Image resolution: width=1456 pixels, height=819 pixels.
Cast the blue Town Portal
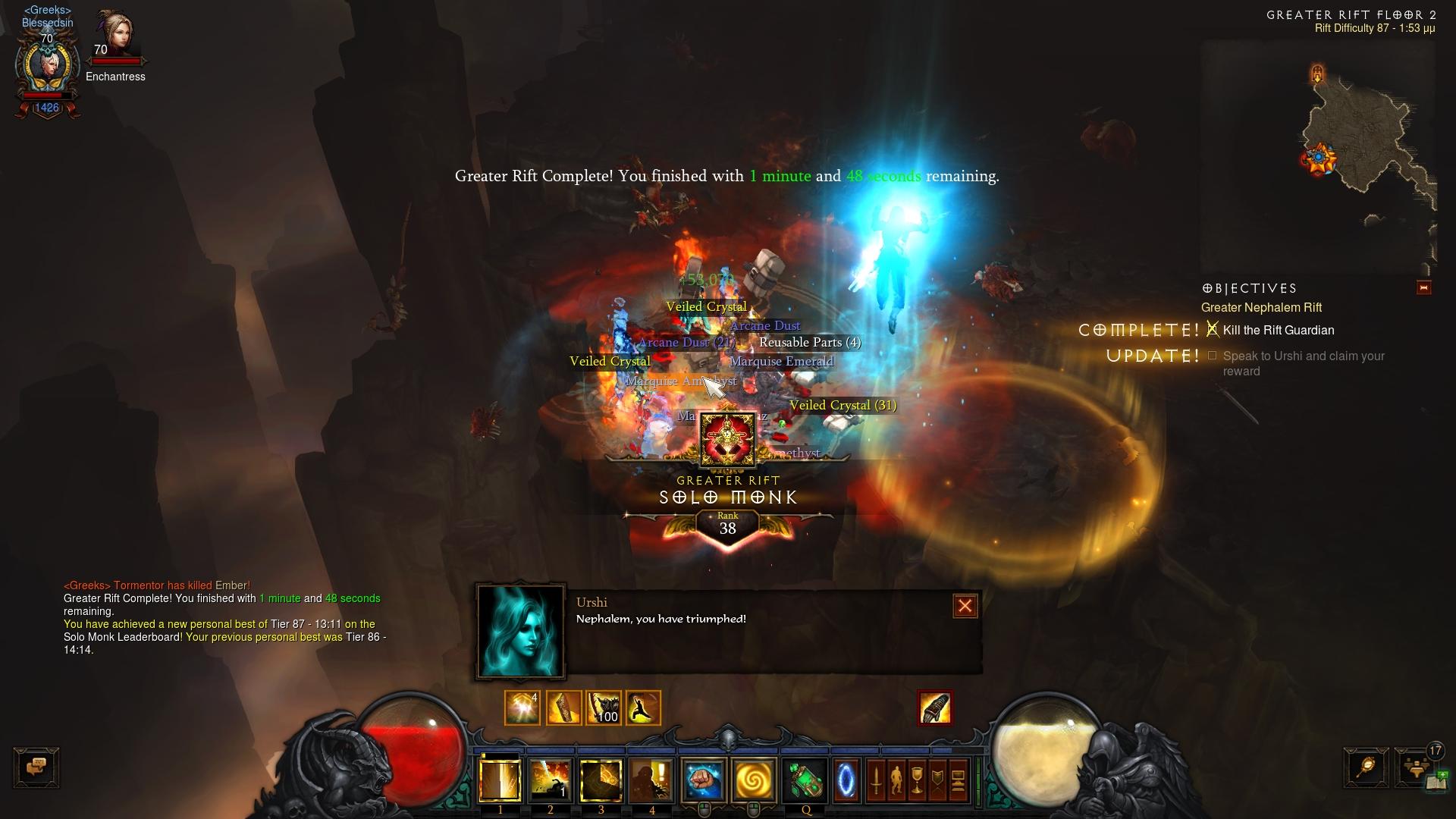point(846,780)
